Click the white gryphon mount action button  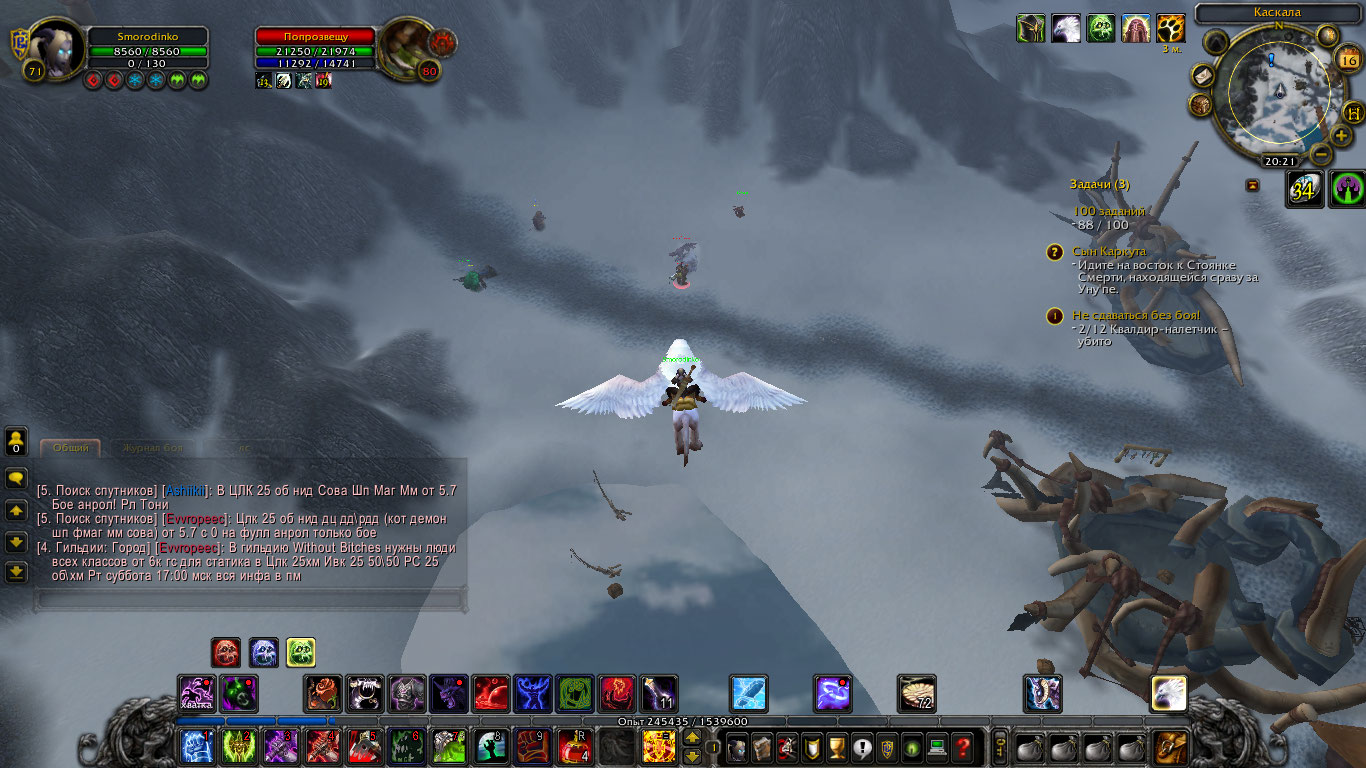tap(1169, 693)
